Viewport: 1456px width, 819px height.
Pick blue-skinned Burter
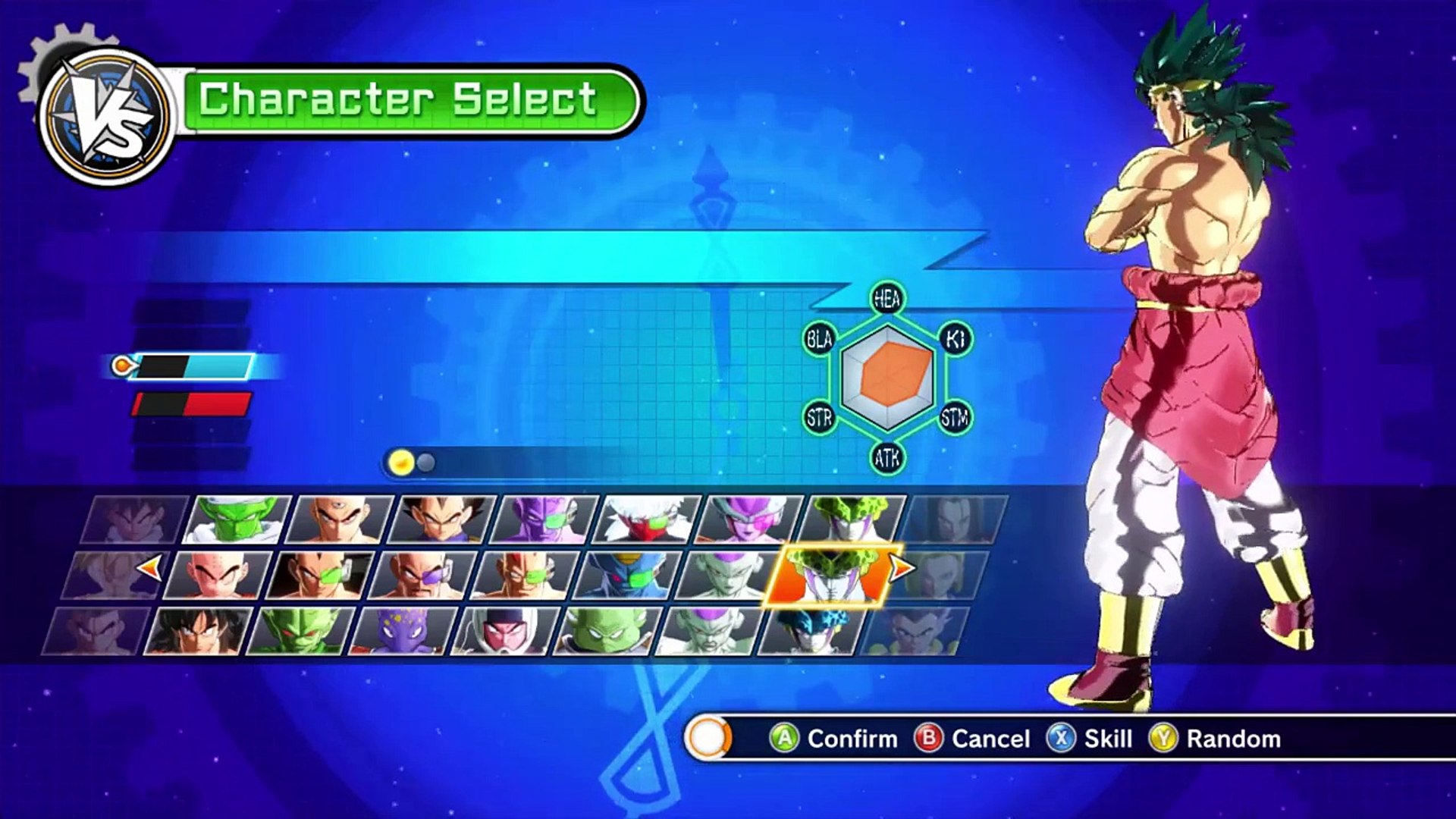click(x=627, y=576)
